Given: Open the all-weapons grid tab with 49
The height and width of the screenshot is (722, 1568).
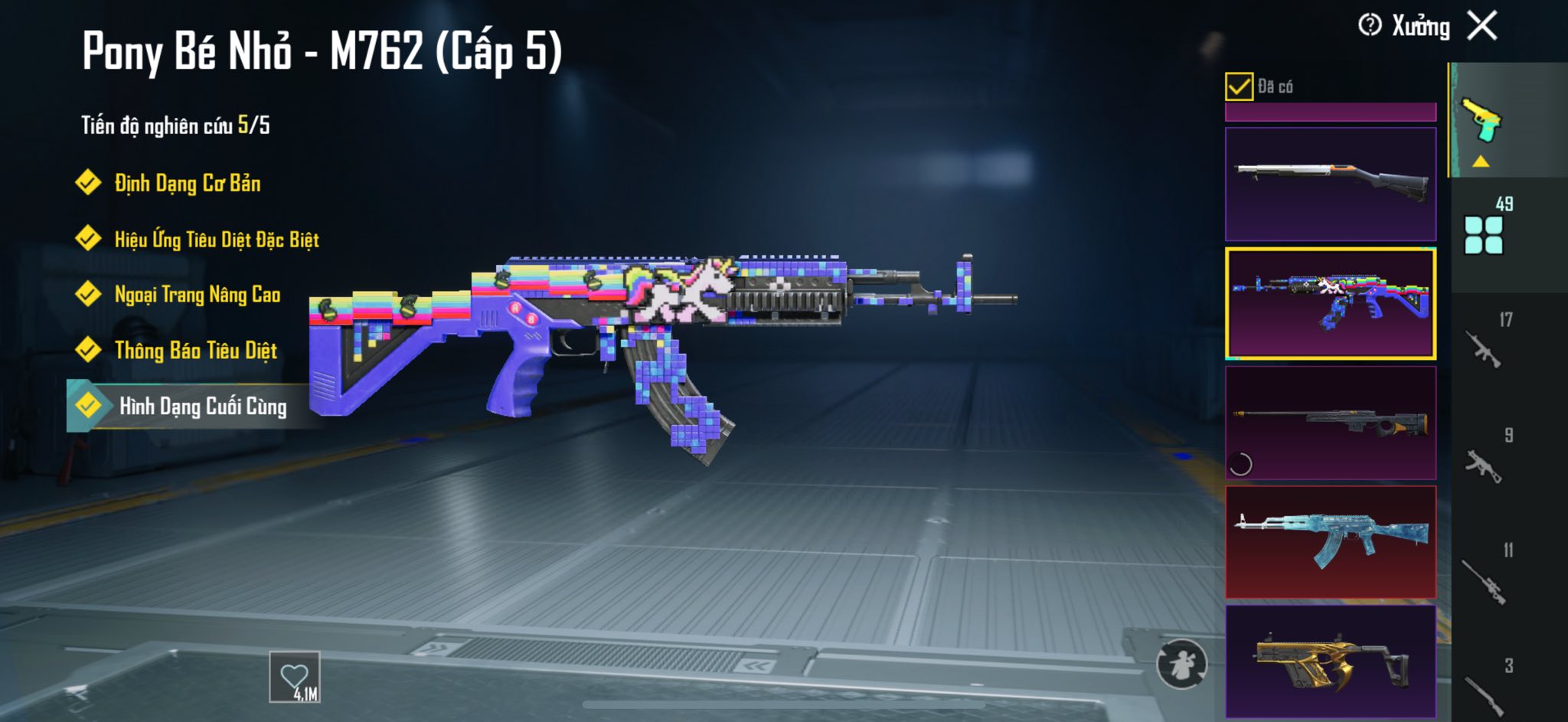Looking at the screenshot, I should coord(1485,228).
